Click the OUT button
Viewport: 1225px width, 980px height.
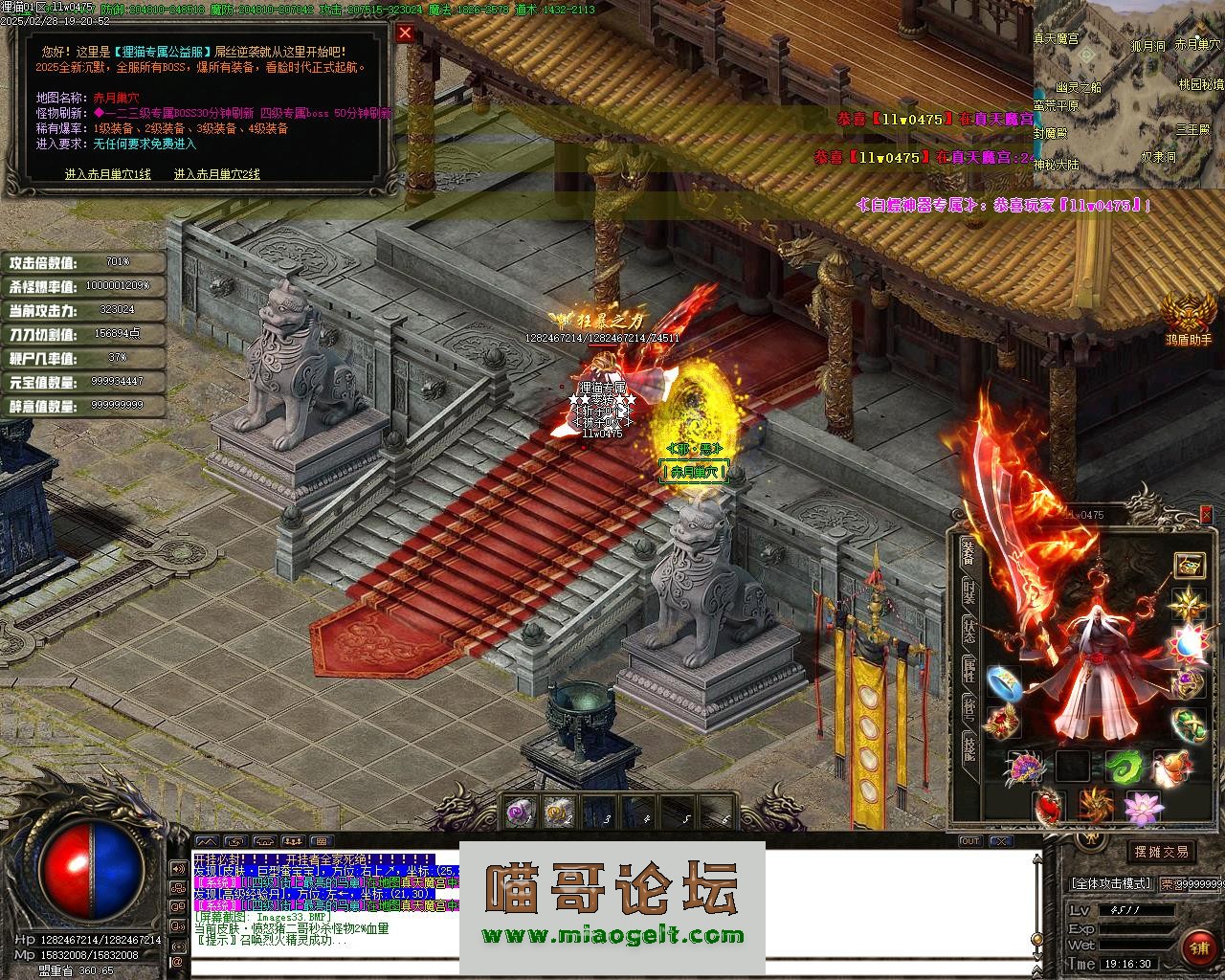click(x=970, y=841)
